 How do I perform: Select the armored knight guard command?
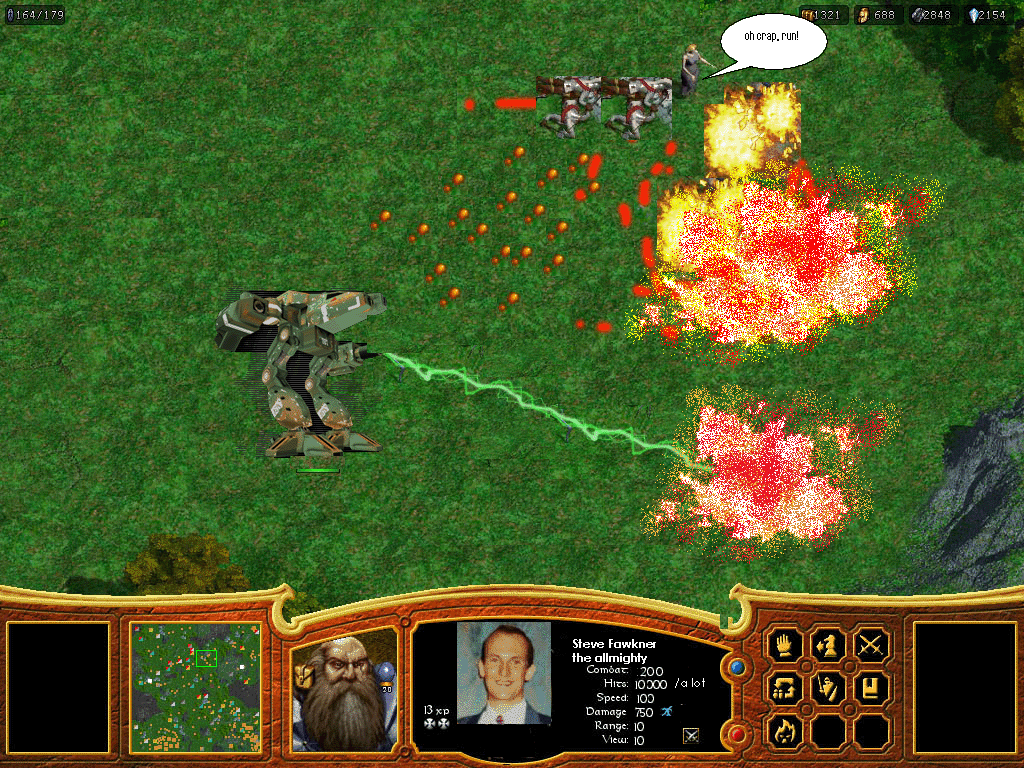tap(828, 688)
